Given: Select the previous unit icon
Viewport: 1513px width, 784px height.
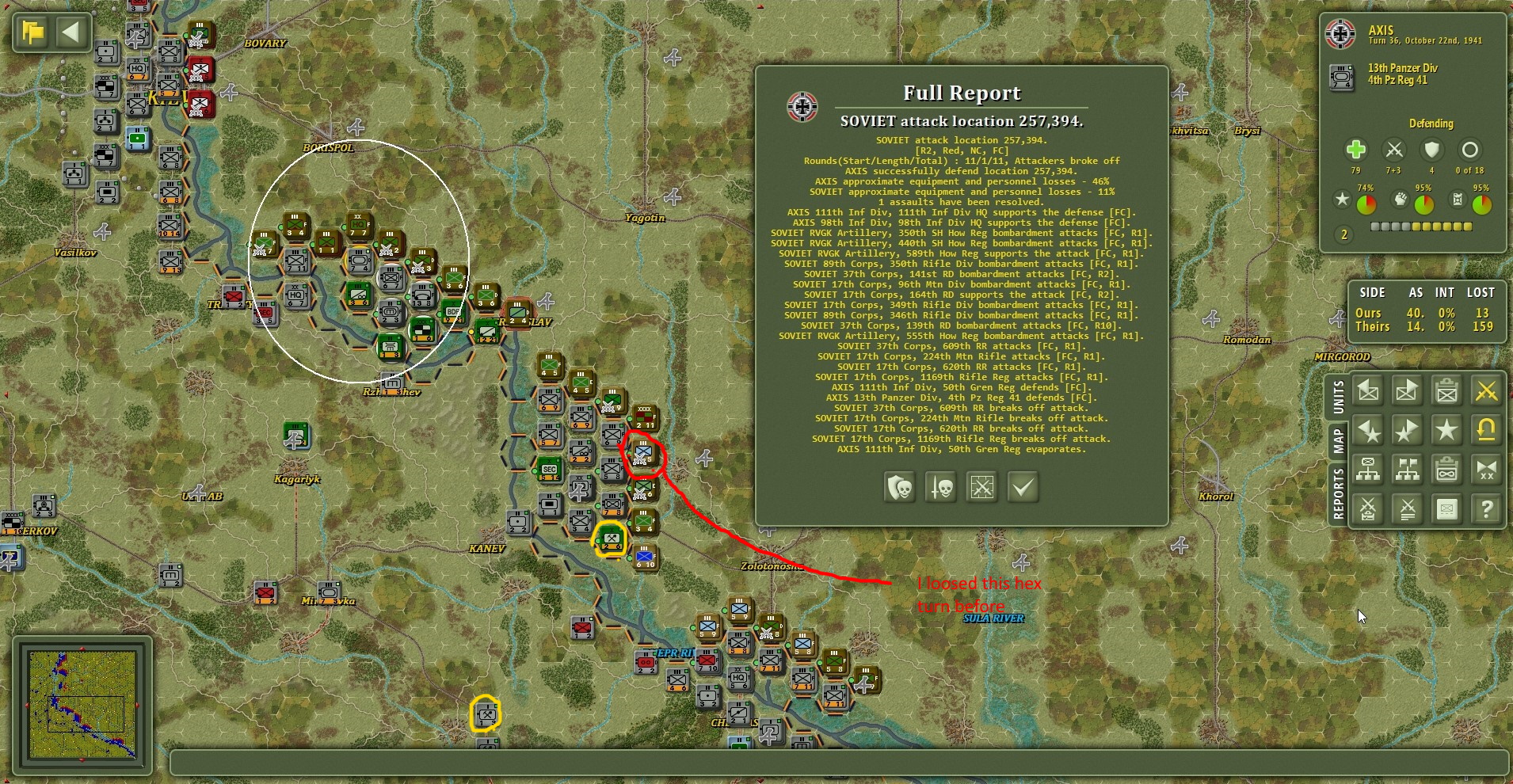Looking at the screenshot, I should (1368, 390).
